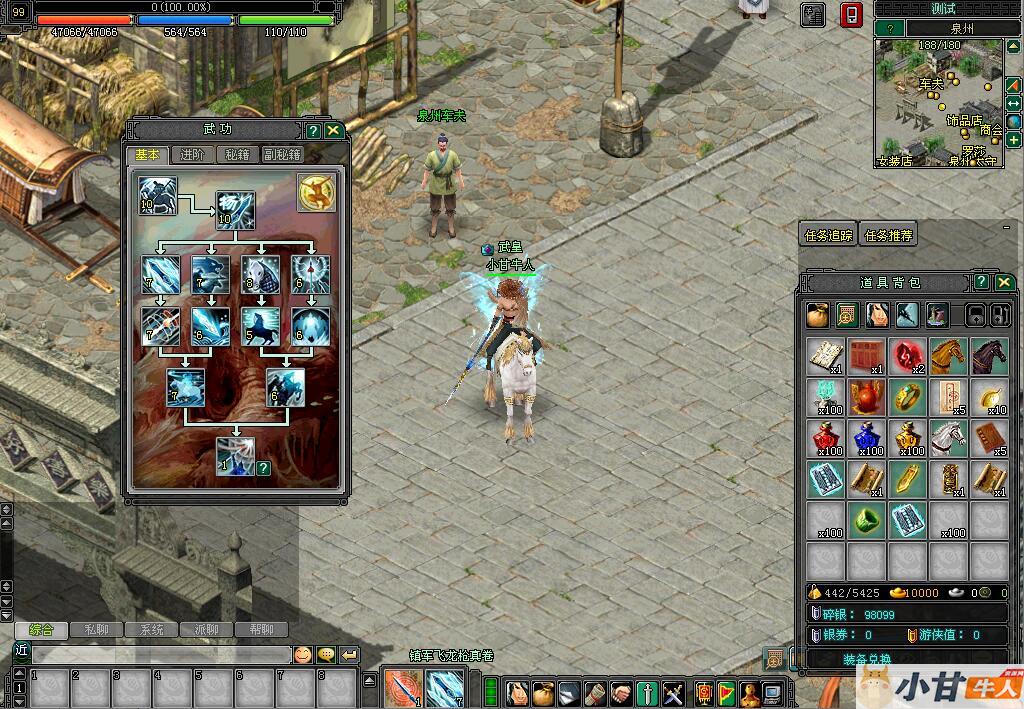The image size is (1024, 709).
Task: Switch chat to the 私聊 channel
Action: point(96,630)
